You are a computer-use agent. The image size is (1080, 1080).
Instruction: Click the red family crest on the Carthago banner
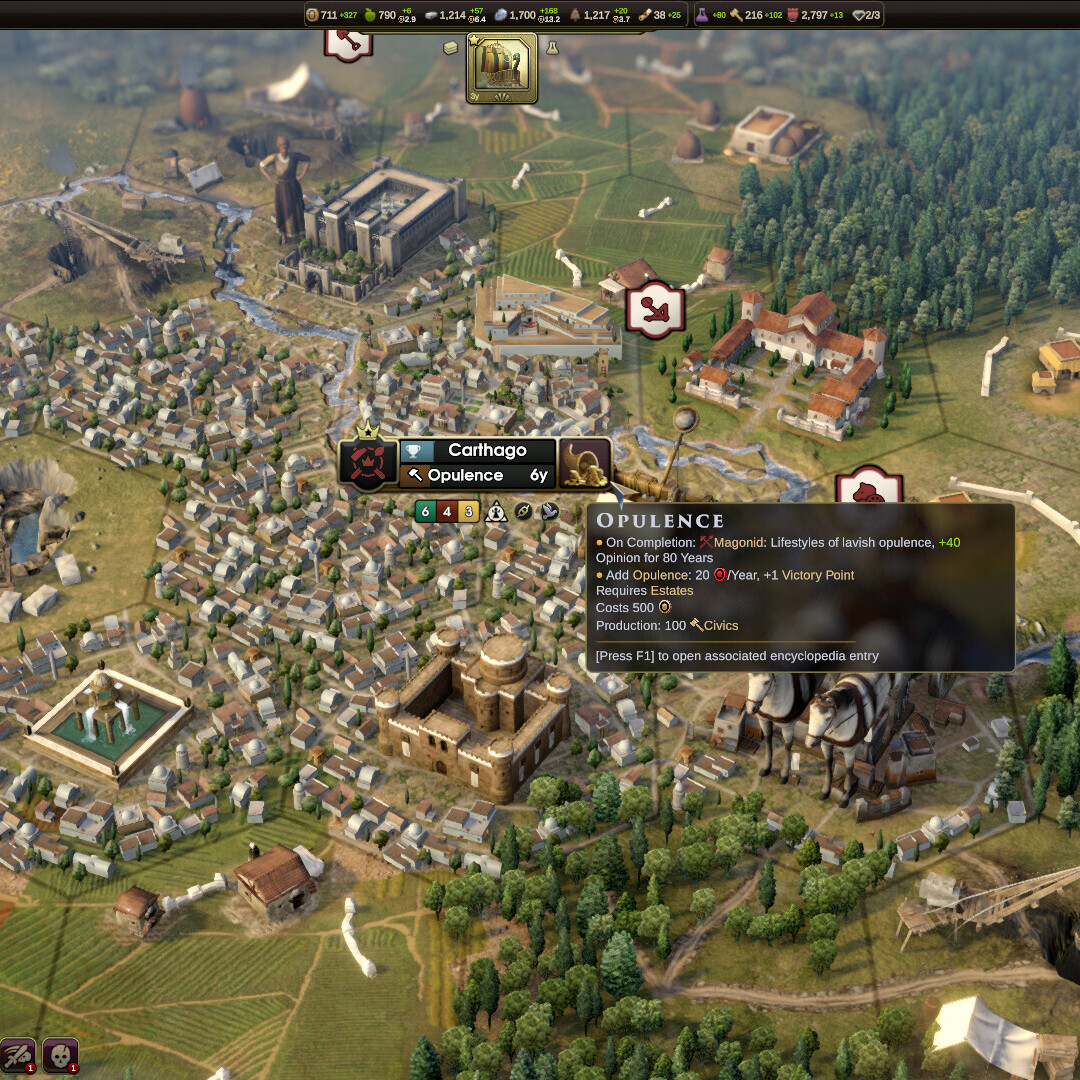(x=367, y=463)
